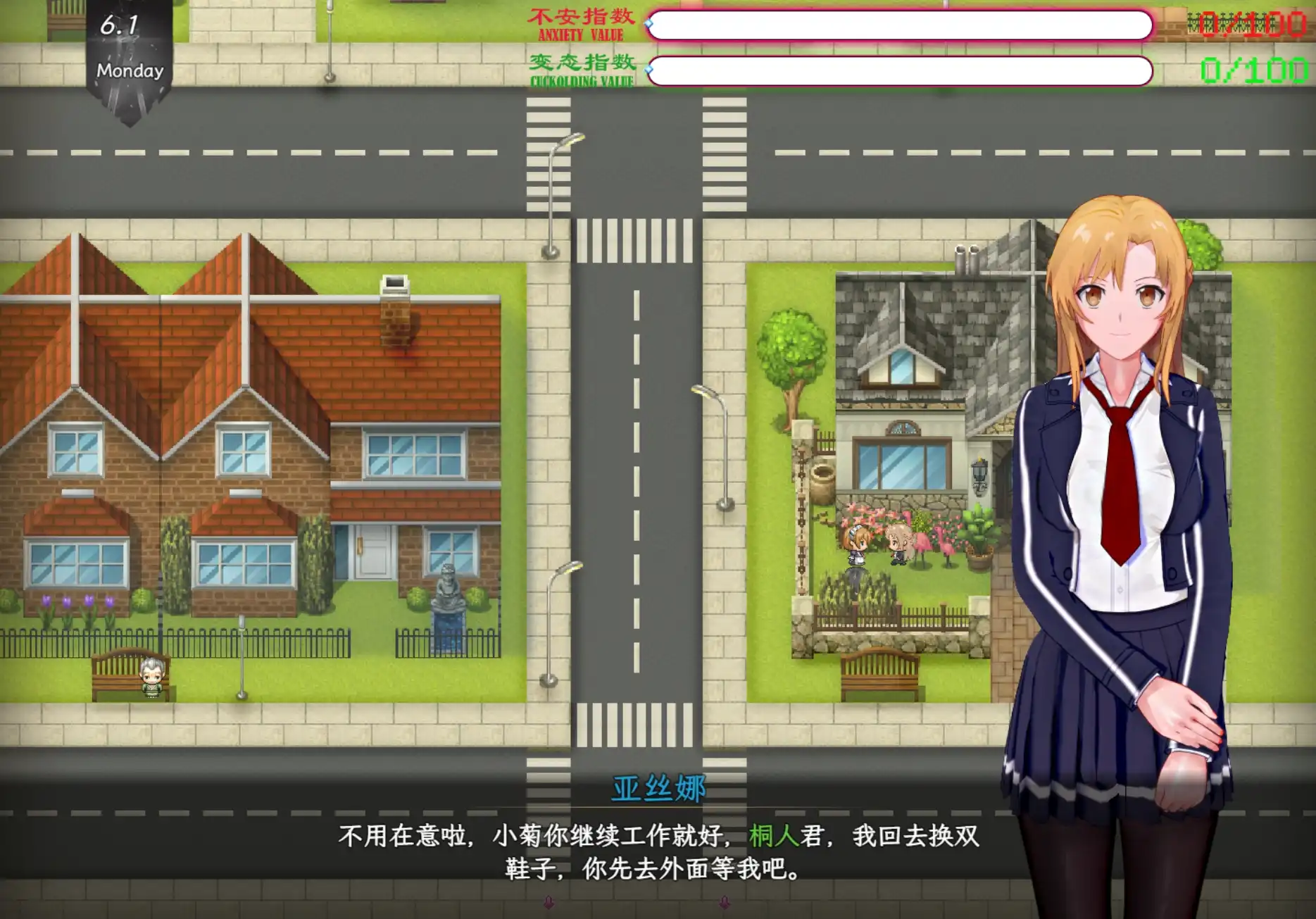Click the diamond icon beside ANXIETY VALUE
This screenshot has height=919, width=1316.
[648, 23]
